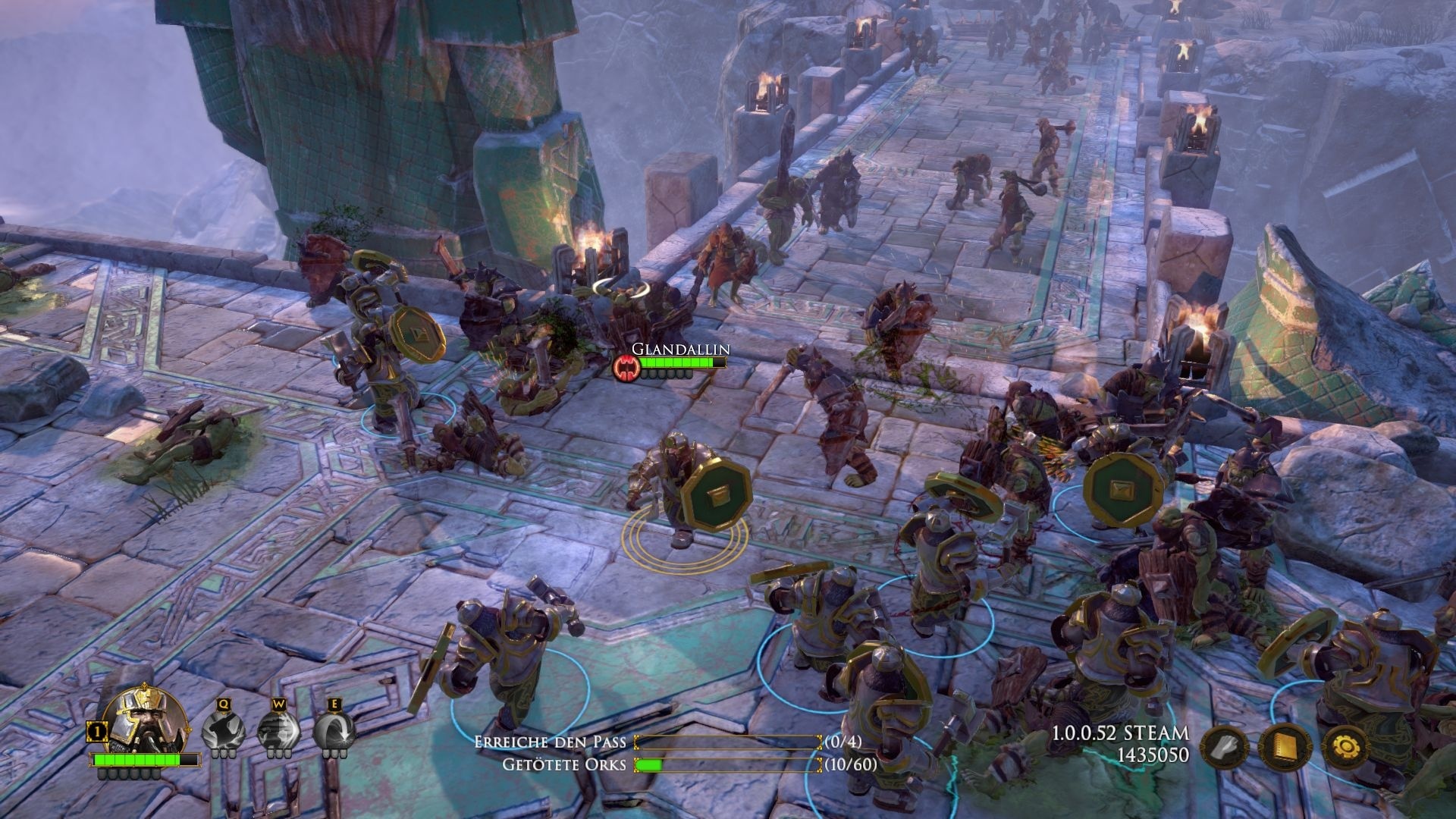Toggle the pip beneath the E ability

[334, 753]
